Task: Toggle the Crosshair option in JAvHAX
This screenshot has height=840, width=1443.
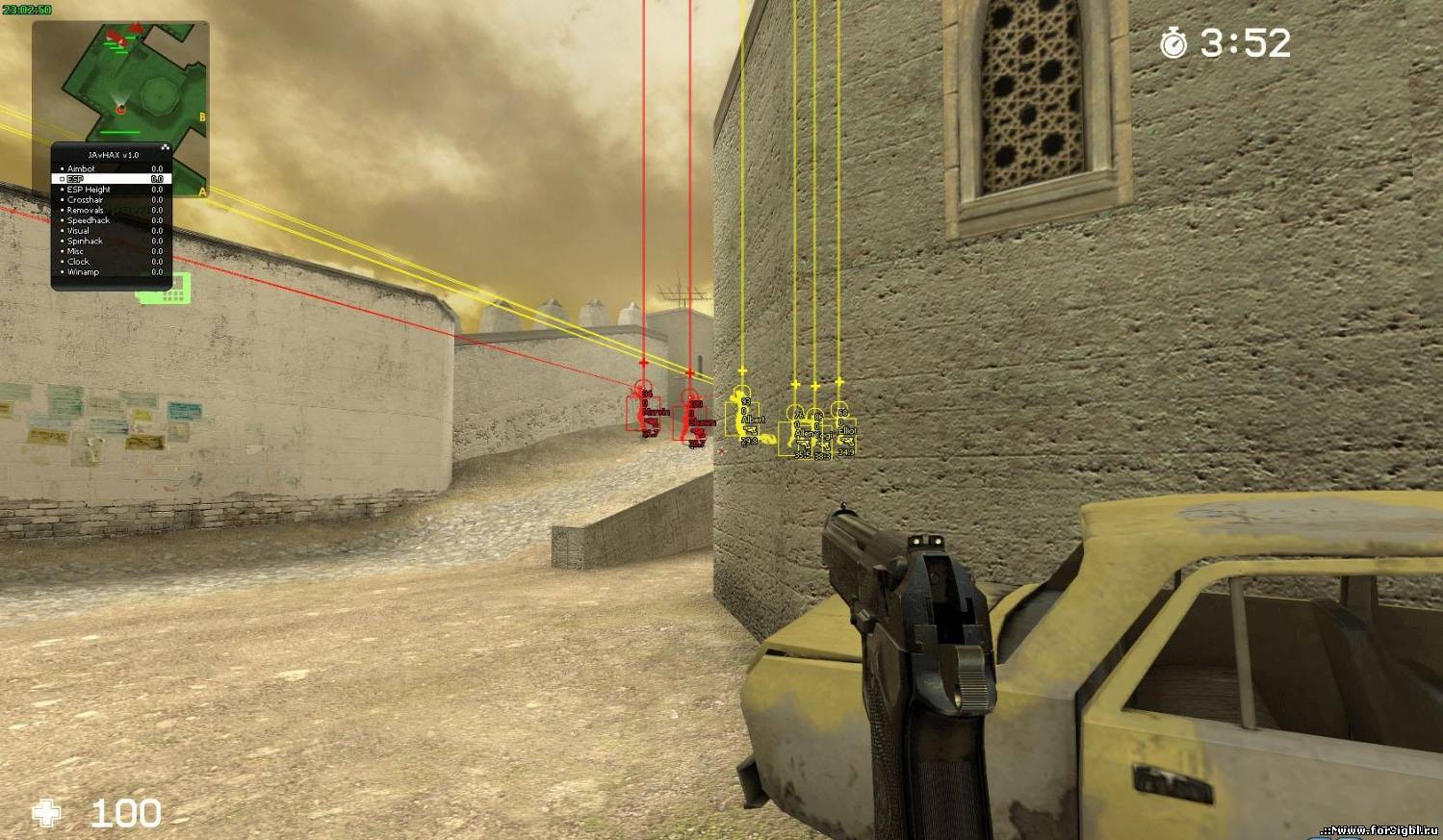Action: click(85, 200)
